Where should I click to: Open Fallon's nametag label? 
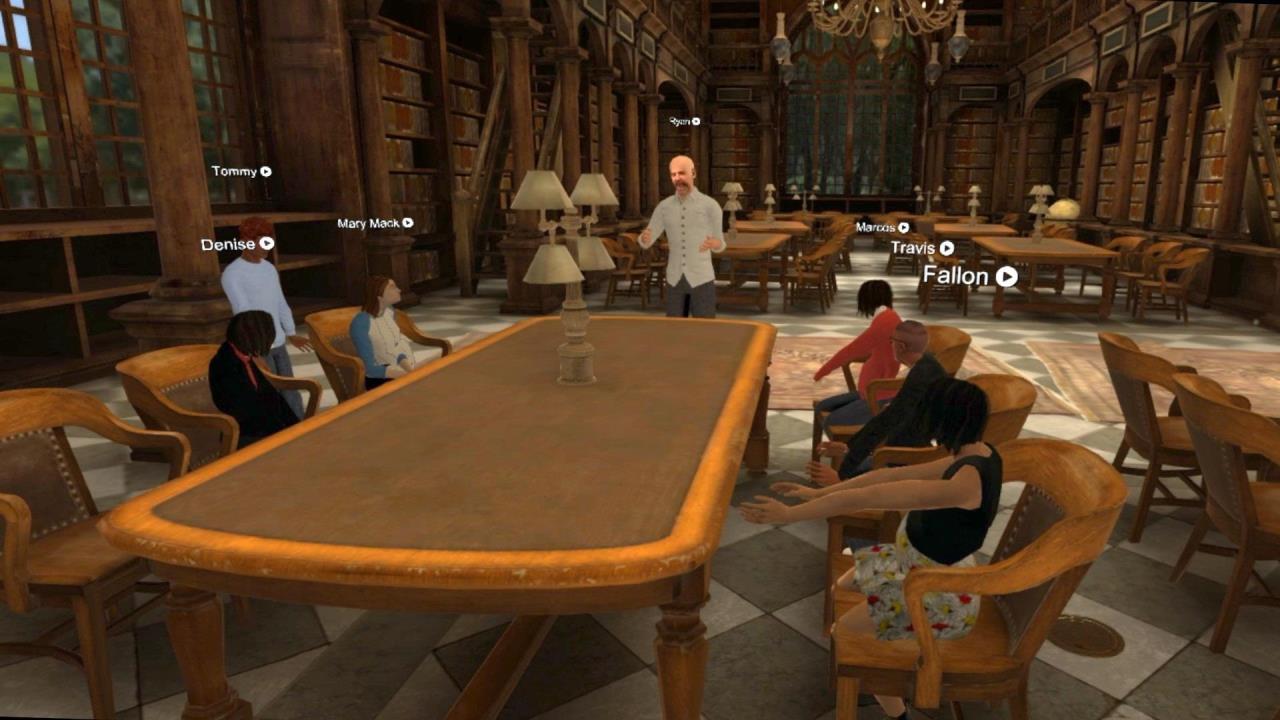pyautogui.click(x=958, y=275)
